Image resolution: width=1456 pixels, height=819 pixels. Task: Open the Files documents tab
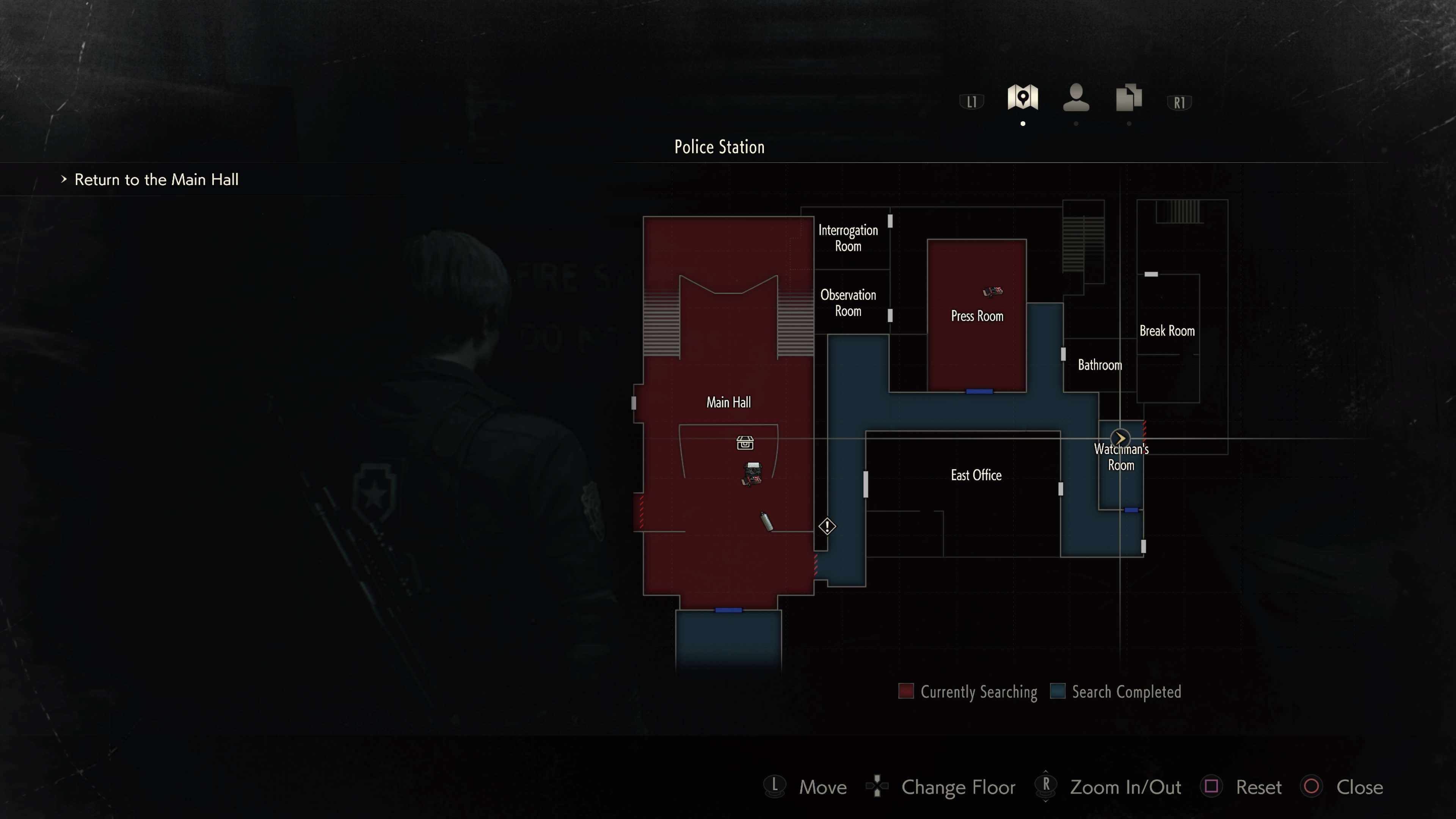(1129, 98)
